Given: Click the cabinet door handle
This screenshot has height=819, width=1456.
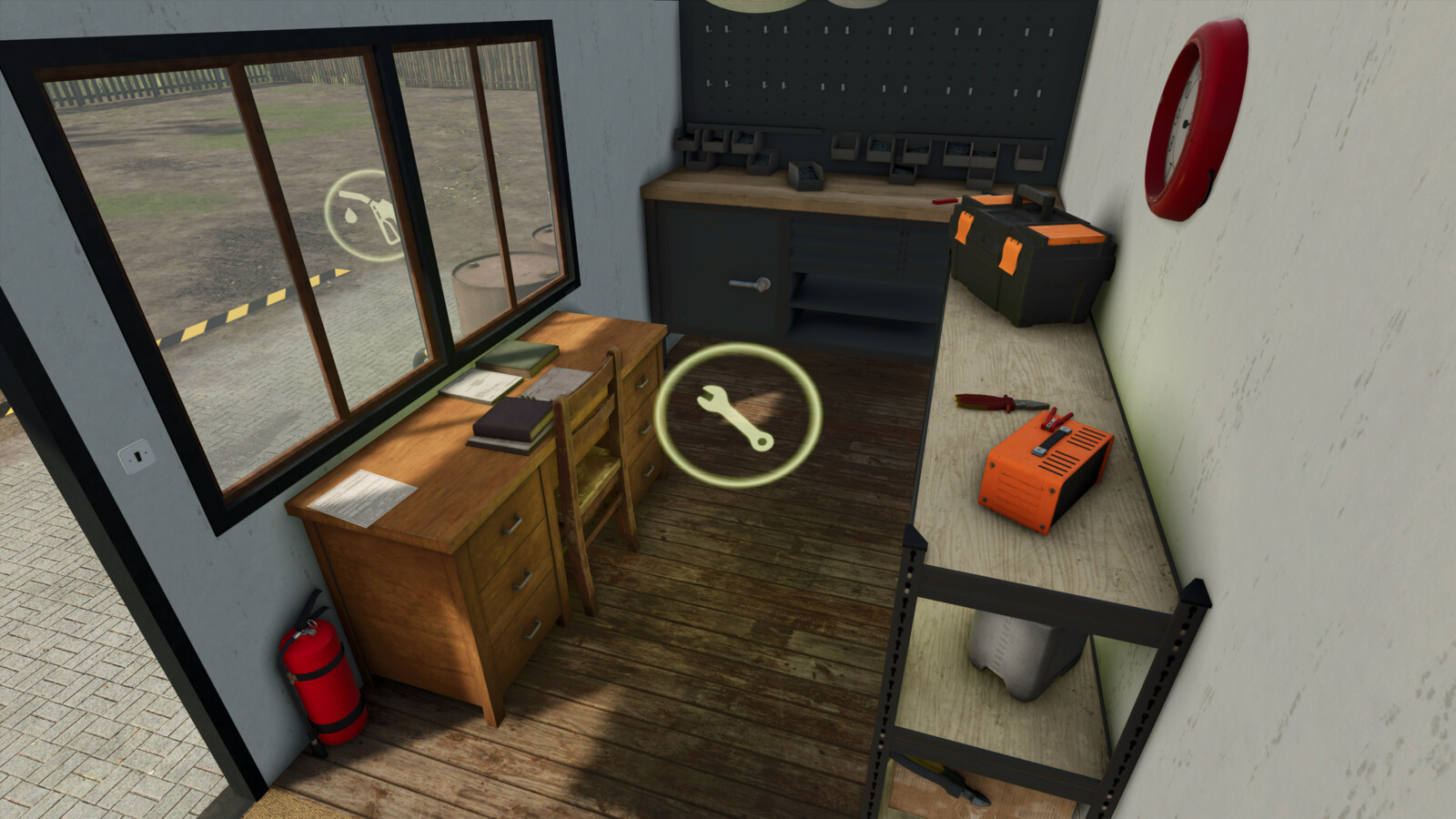Looking at the screenshot, I should (748, 285).
